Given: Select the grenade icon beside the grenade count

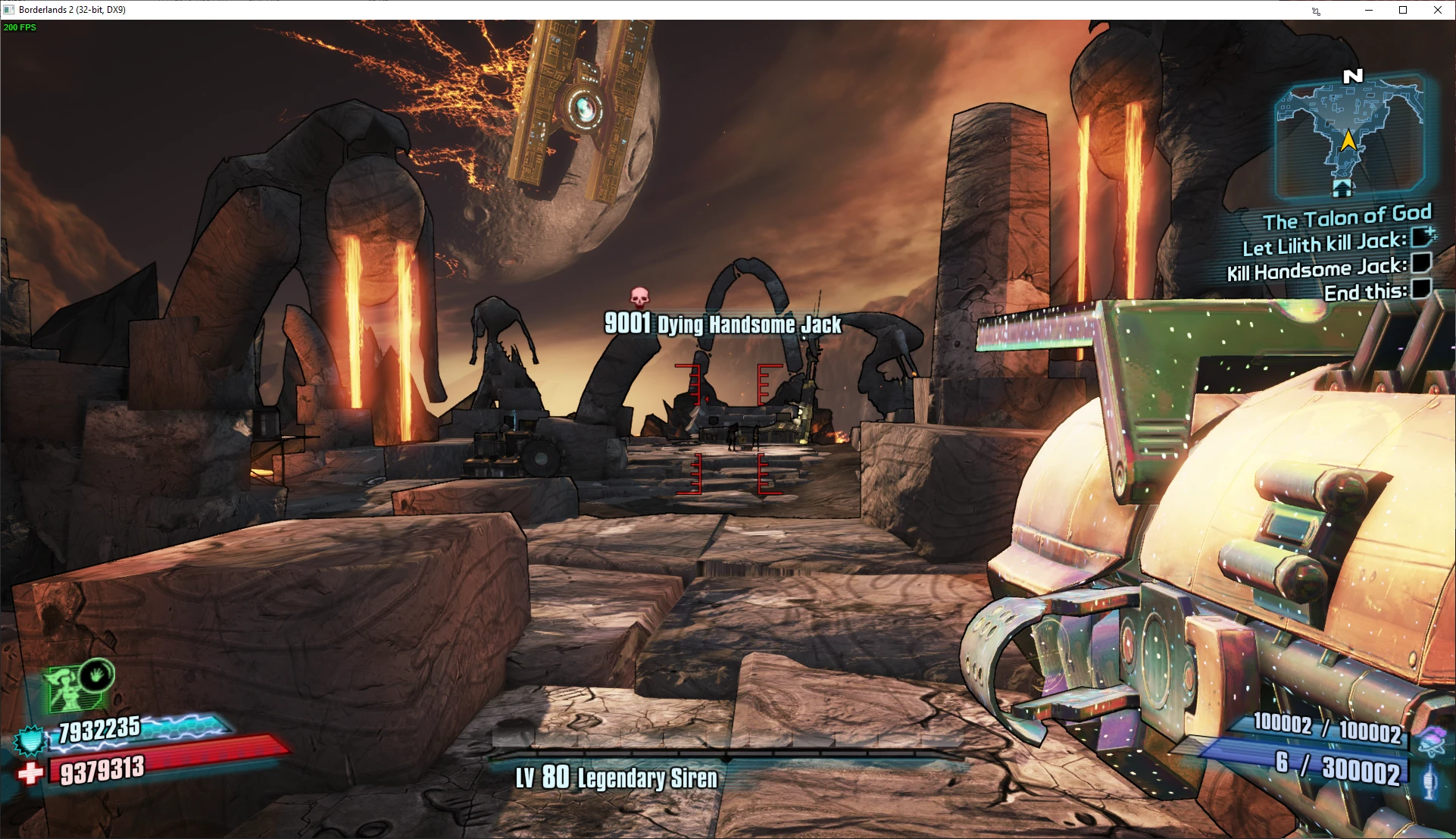Looking at the screenshot, I should pos(1429,781).
